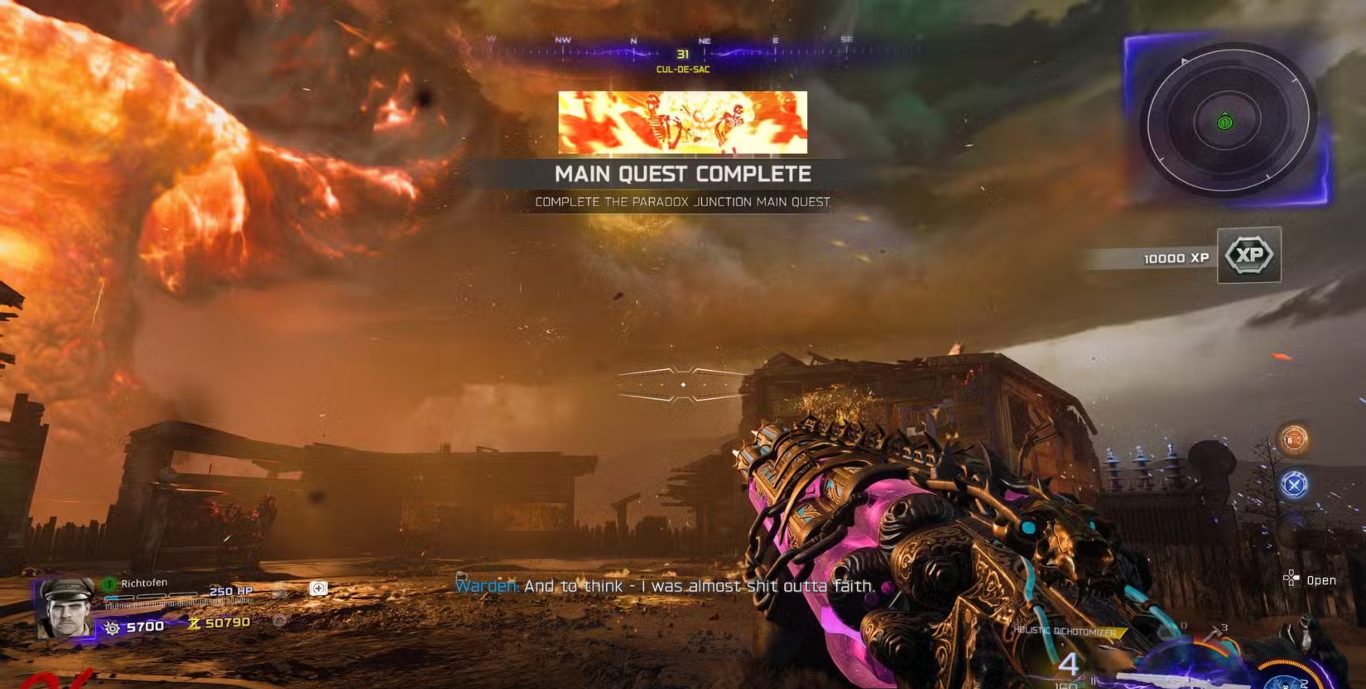Select the Richtofen character portrait
1366x689 pixels.
tap(65, 607)
